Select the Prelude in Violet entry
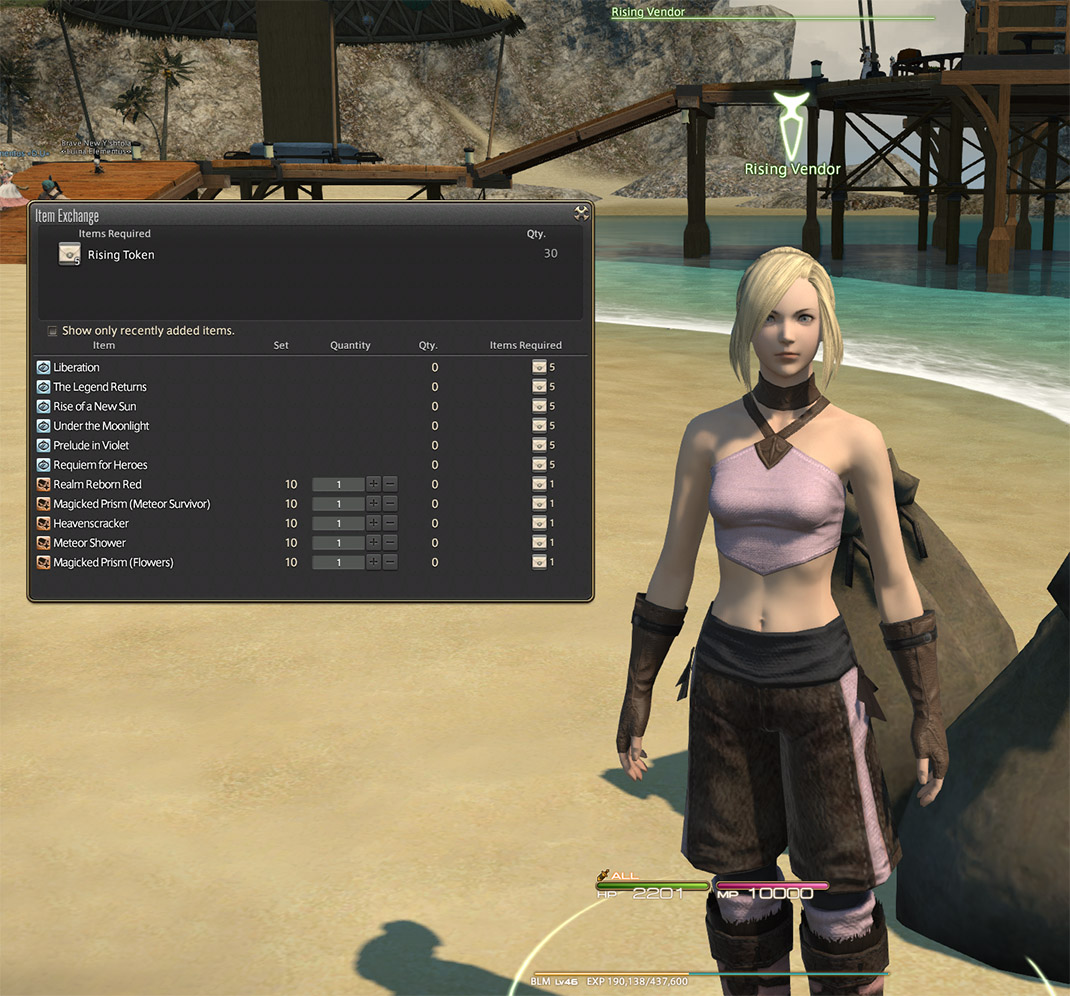This screenshot has height=996, width=1070. (91, 446)
